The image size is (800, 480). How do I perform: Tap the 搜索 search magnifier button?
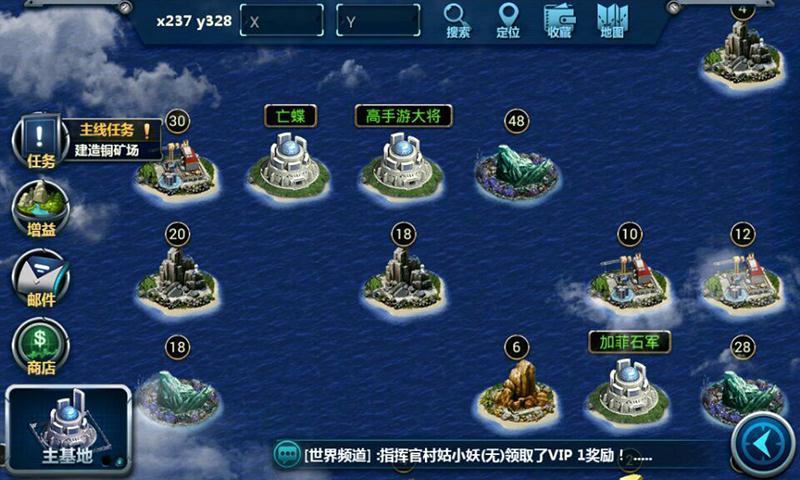coord(457,20)
